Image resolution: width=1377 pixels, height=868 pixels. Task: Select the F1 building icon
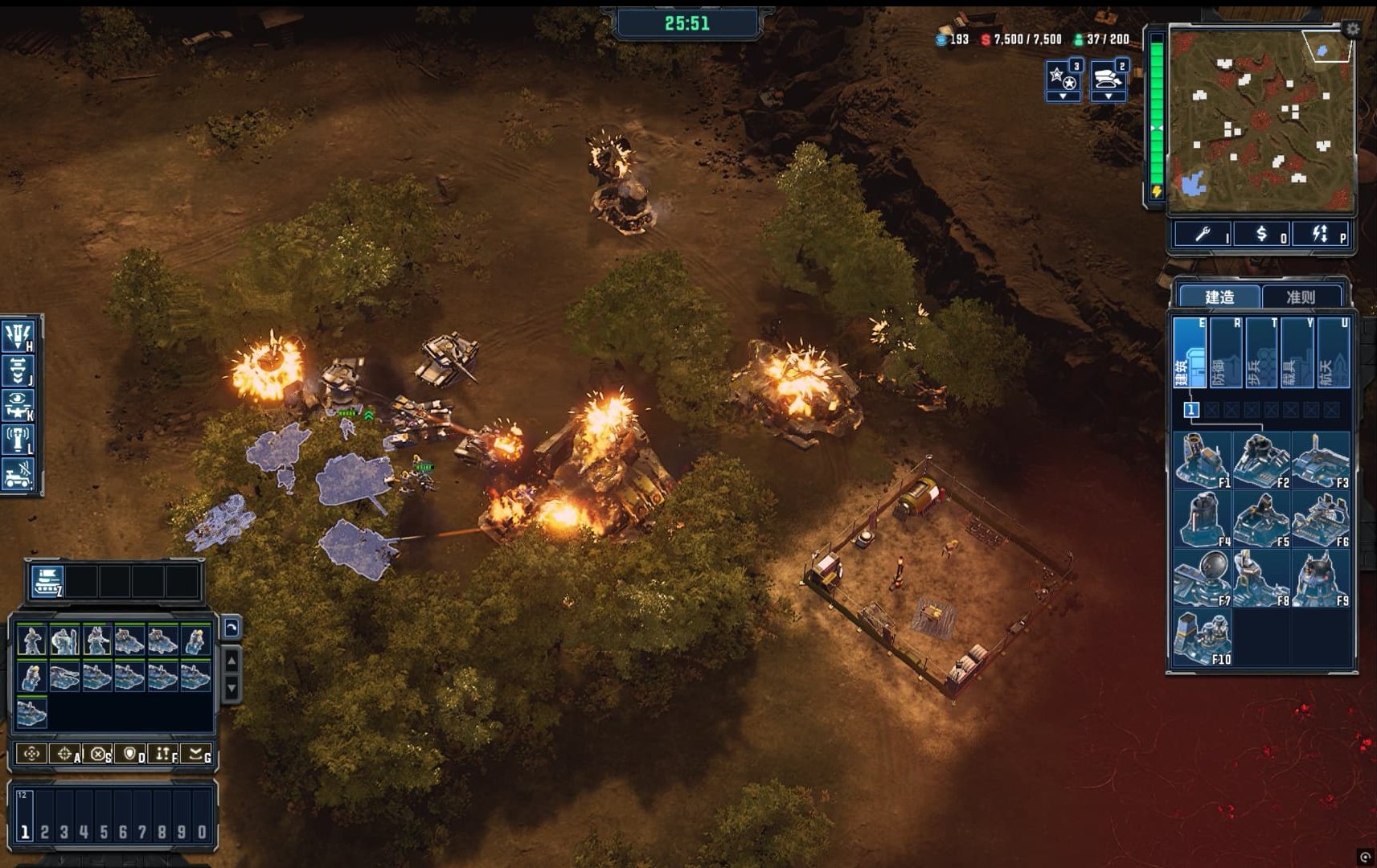[1202, 461]
